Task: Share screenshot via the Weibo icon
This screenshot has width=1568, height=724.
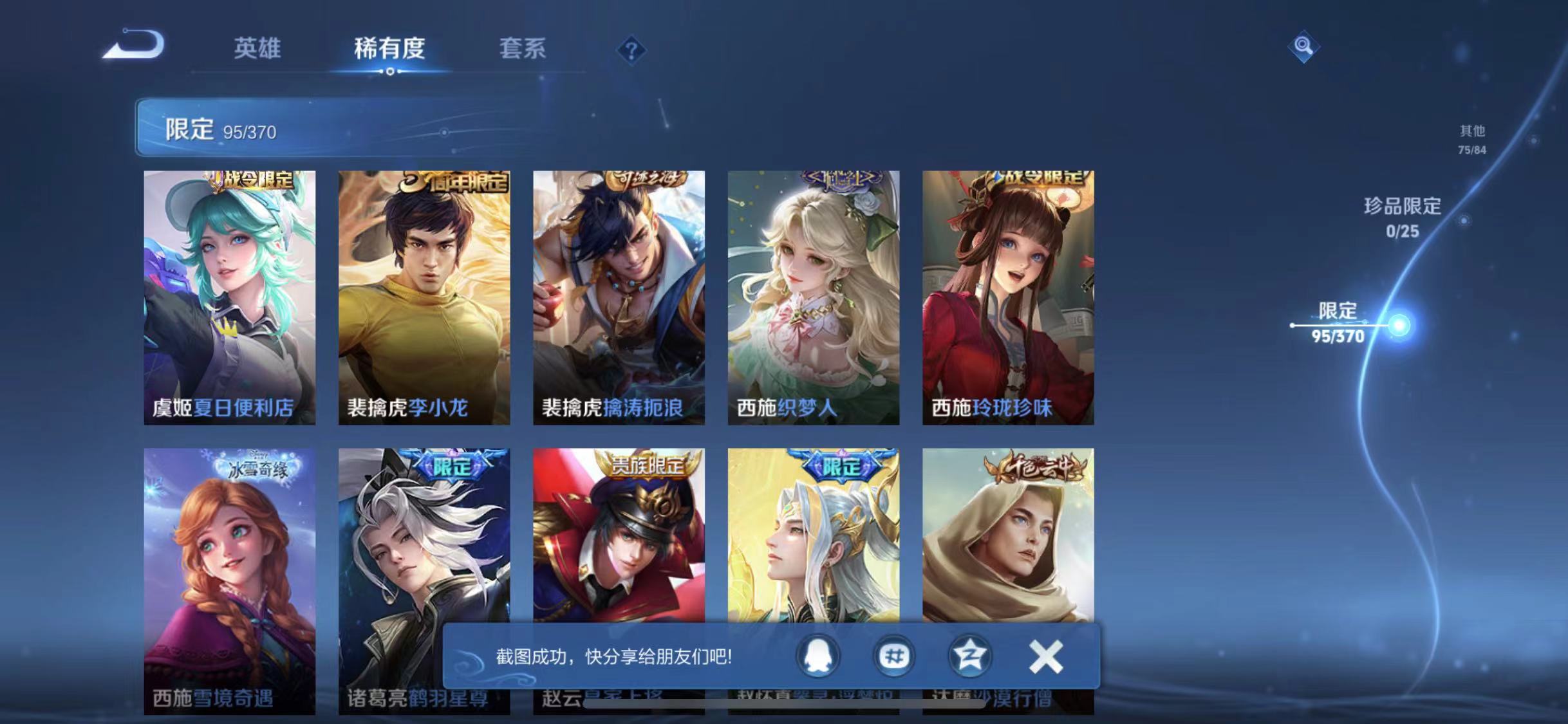Action: click(893, 657)
